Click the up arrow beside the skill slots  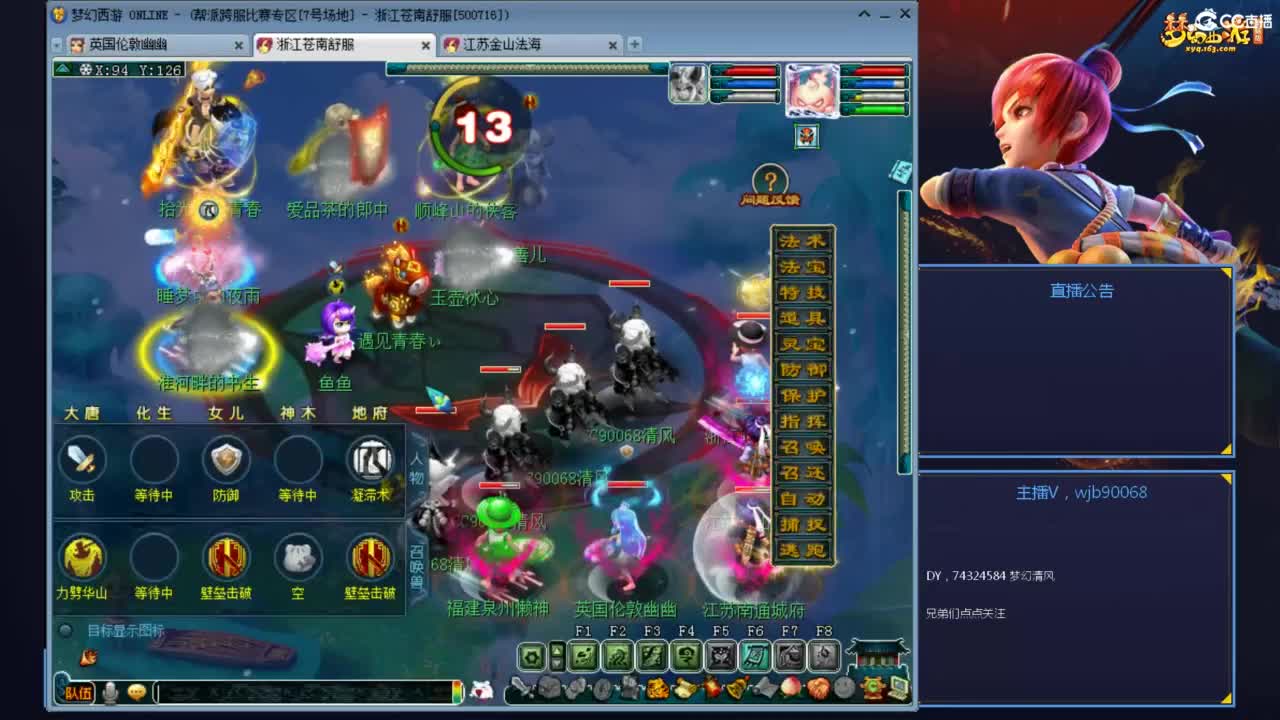tap(556, 650)
